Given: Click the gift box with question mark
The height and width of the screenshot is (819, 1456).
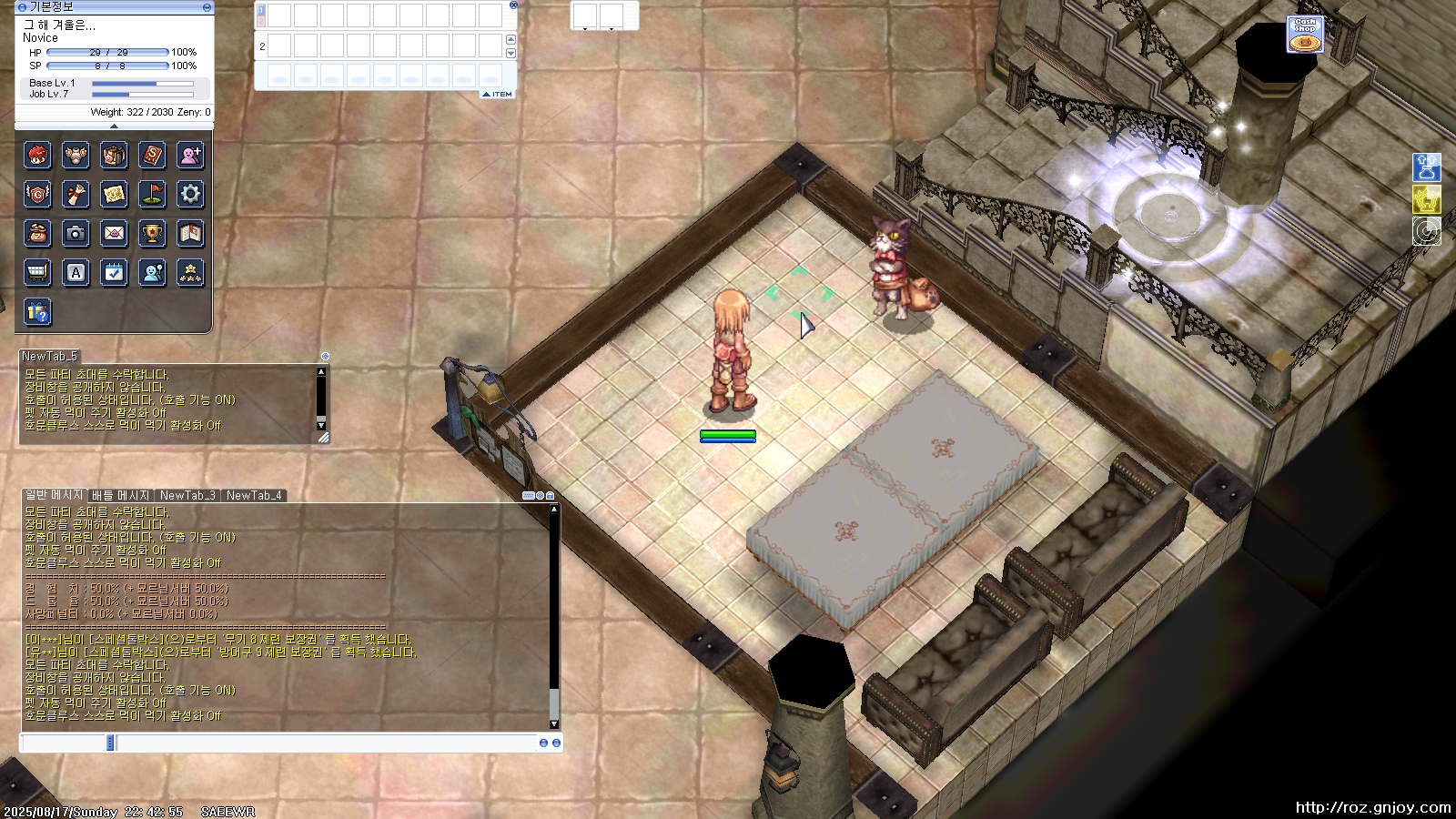Looking at the screenshot, I should [37, 312].
